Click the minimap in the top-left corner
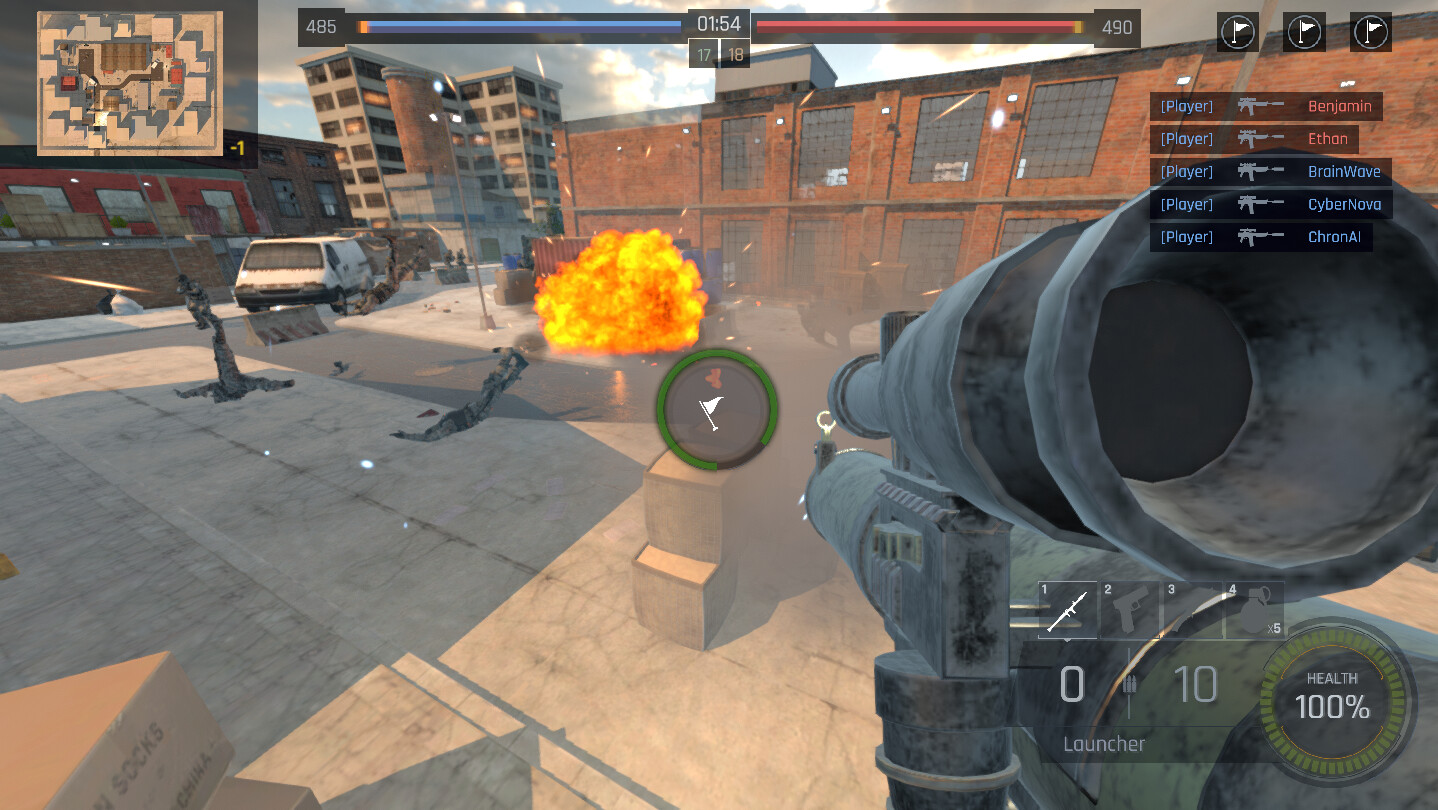Image resolution: width=1438 pixels, height=810 pixels. coord(128,81)
